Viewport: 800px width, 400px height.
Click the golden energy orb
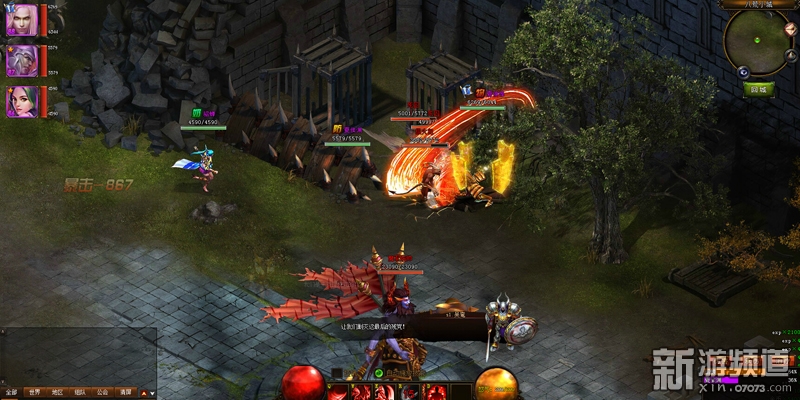pyautogui.click(x=496, y=384)
